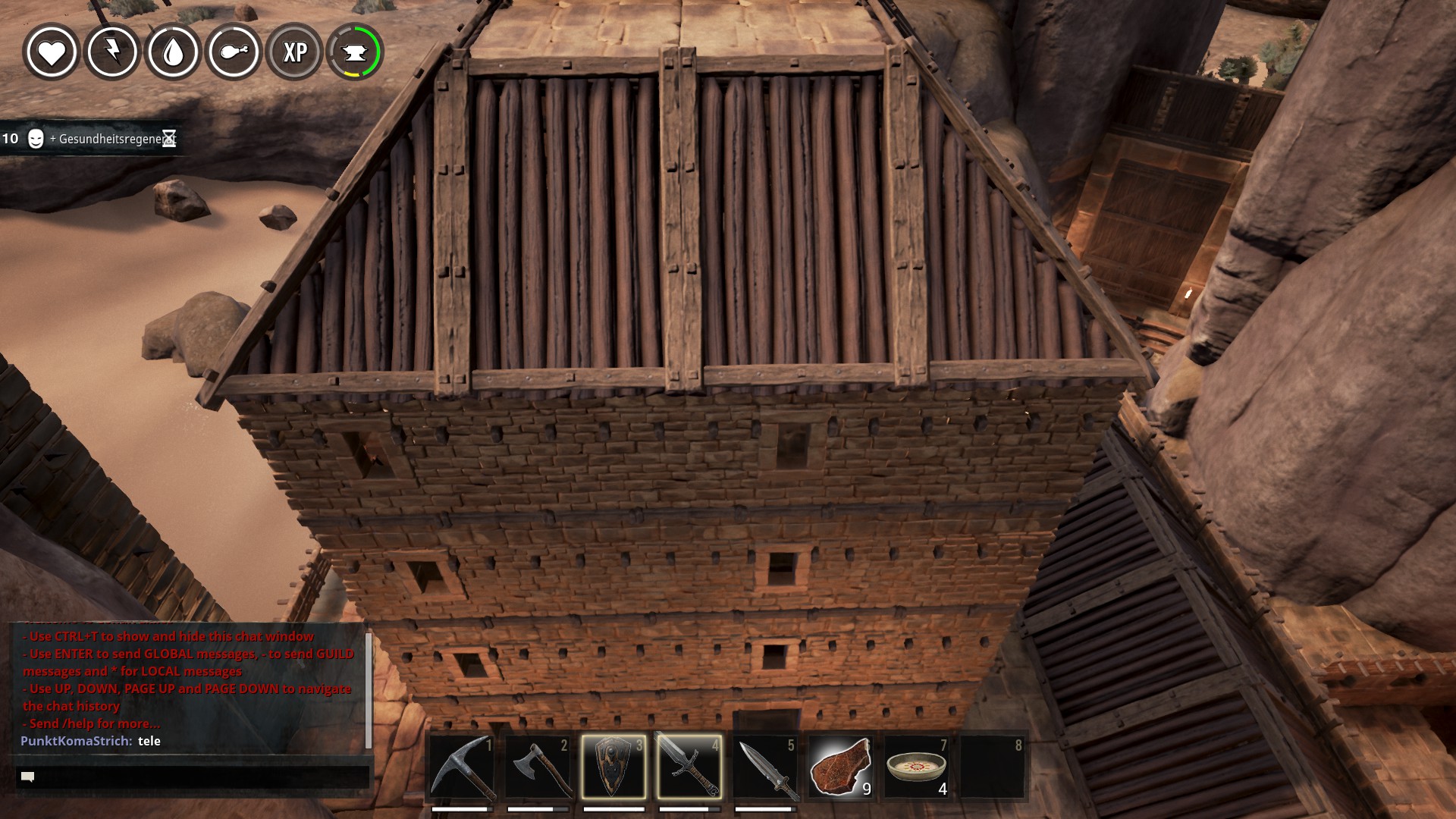
Task: Click the chat window scrollbar
Action: pyautogui.click(x=369, y=690)
